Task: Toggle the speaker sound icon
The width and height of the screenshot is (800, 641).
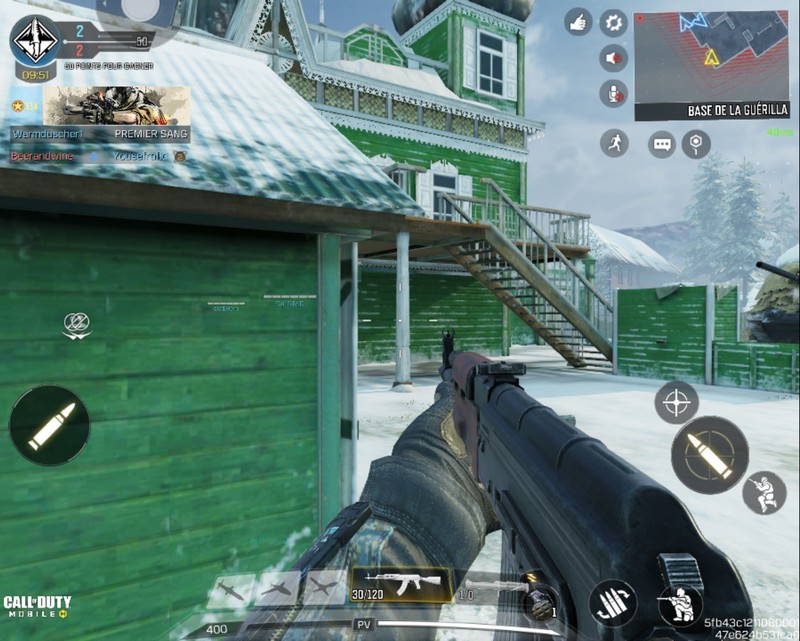Action: pyautogui.click(x=613, y=57)
